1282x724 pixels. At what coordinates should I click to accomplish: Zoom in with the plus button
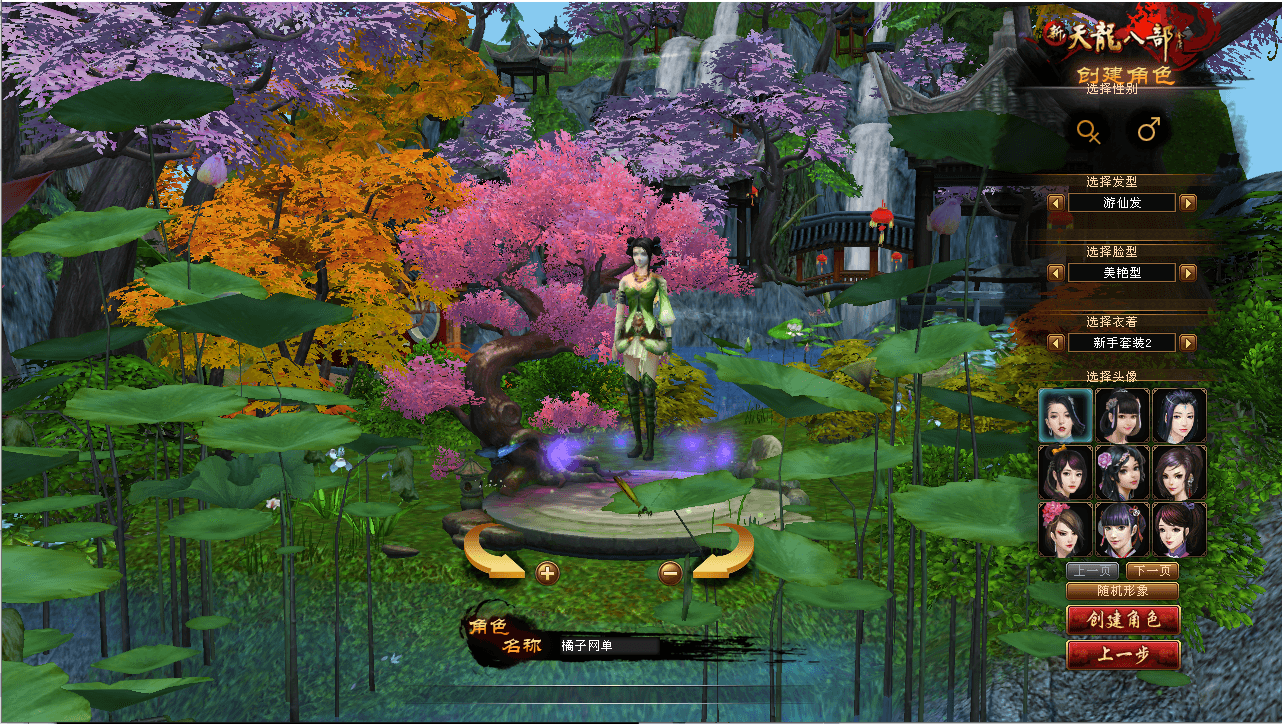pyautogui.click(x=547, y=573)
